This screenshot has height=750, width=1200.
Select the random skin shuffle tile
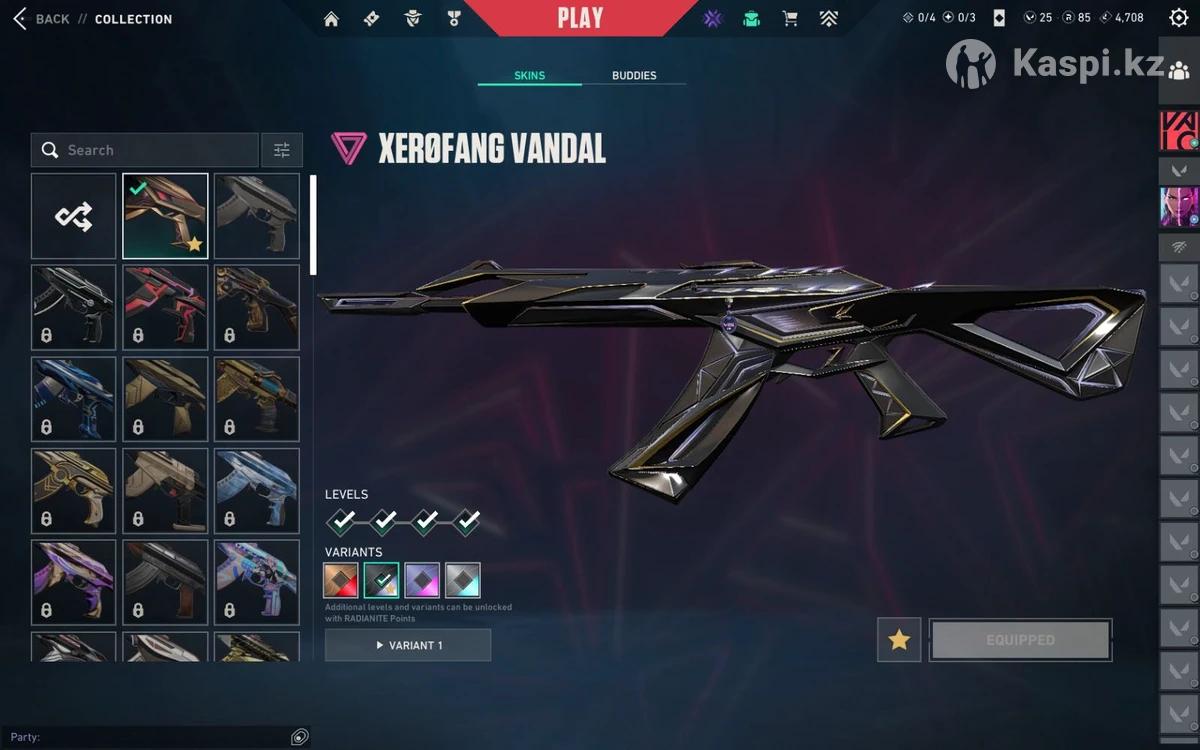click(74, 216)
